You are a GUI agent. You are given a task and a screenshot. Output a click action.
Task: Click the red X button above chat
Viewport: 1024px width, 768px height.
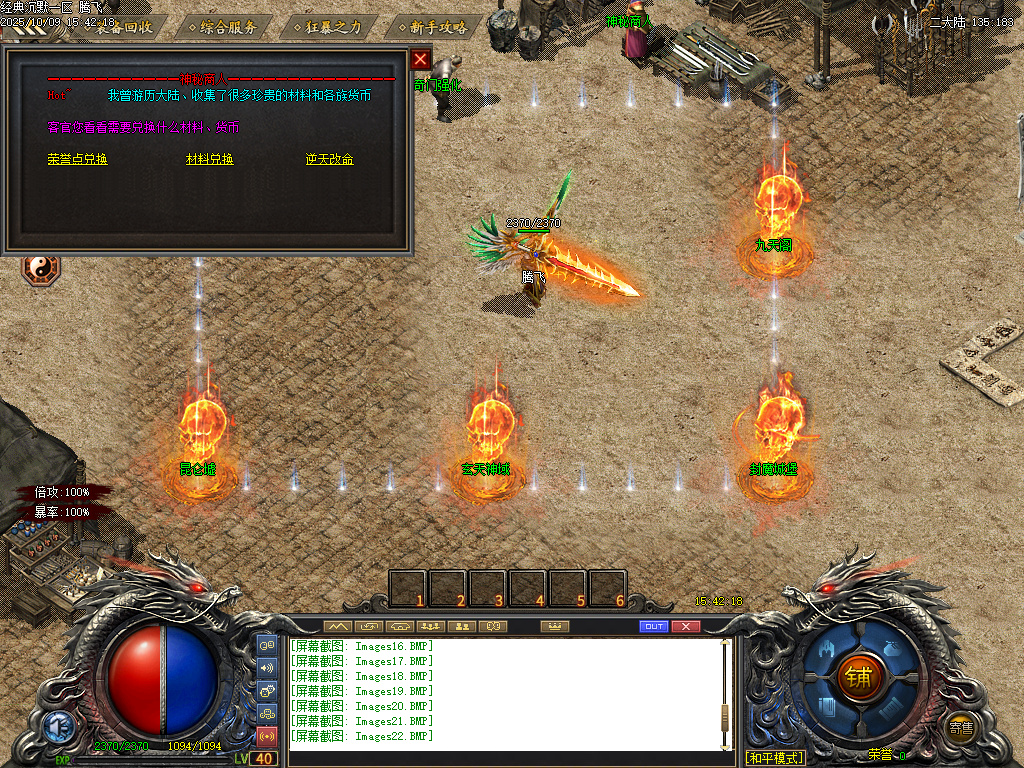click(x=685, y=626)
